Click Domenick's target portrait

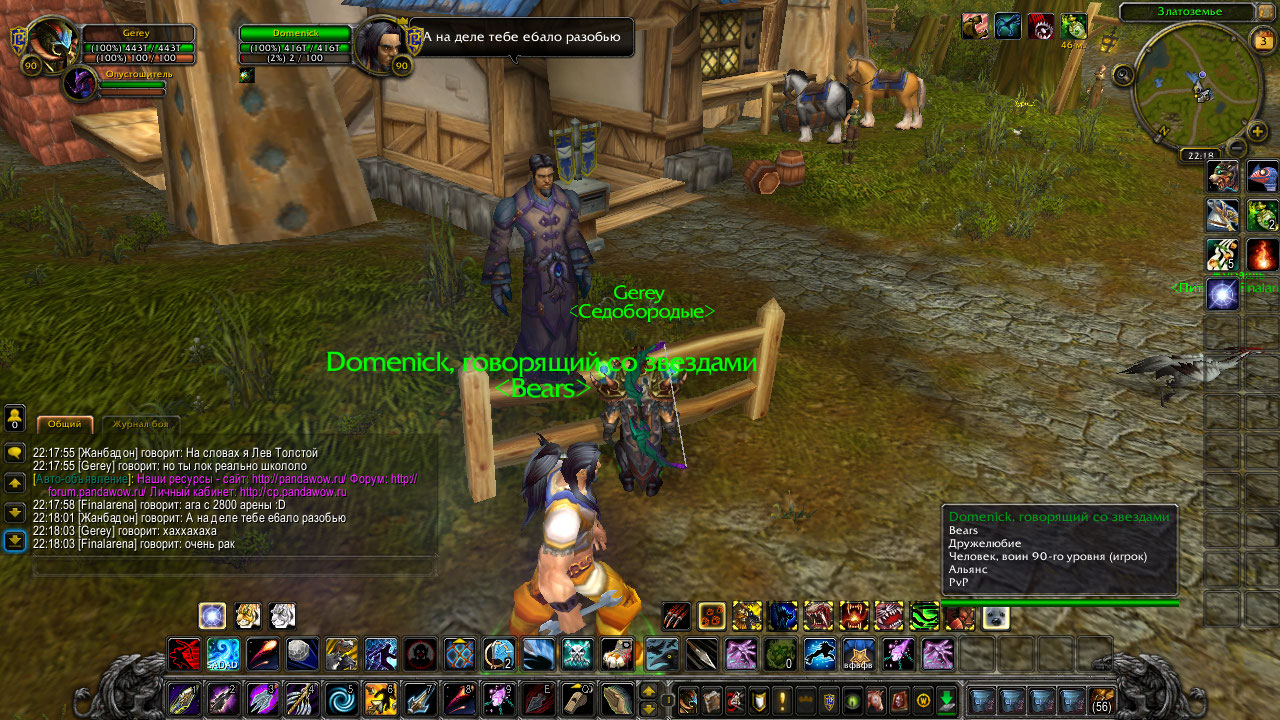click(x=379, y=44)
